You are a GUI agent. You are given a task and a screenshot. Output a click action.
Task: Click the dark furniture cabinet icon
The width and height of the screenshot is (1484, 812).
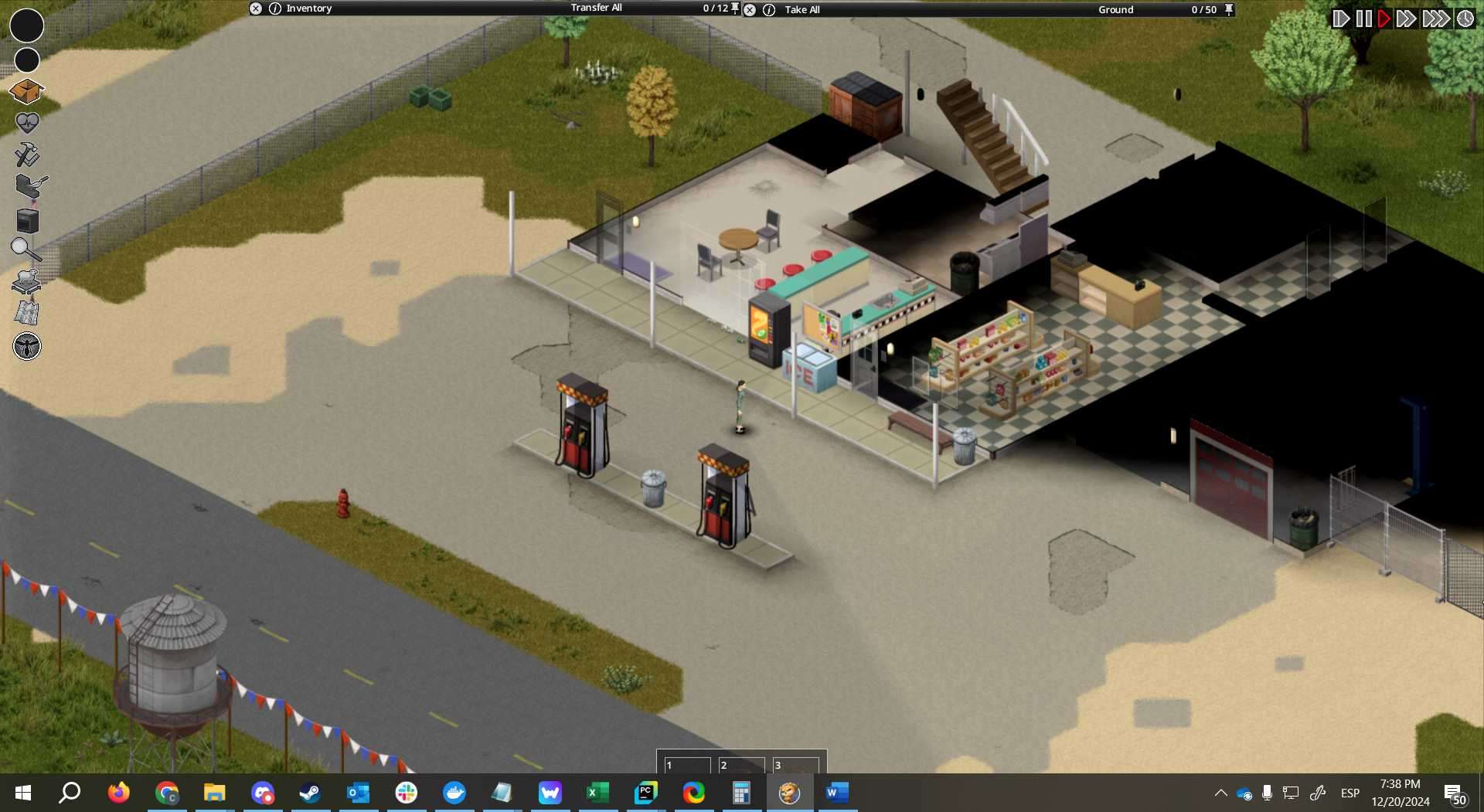point(28,220)
